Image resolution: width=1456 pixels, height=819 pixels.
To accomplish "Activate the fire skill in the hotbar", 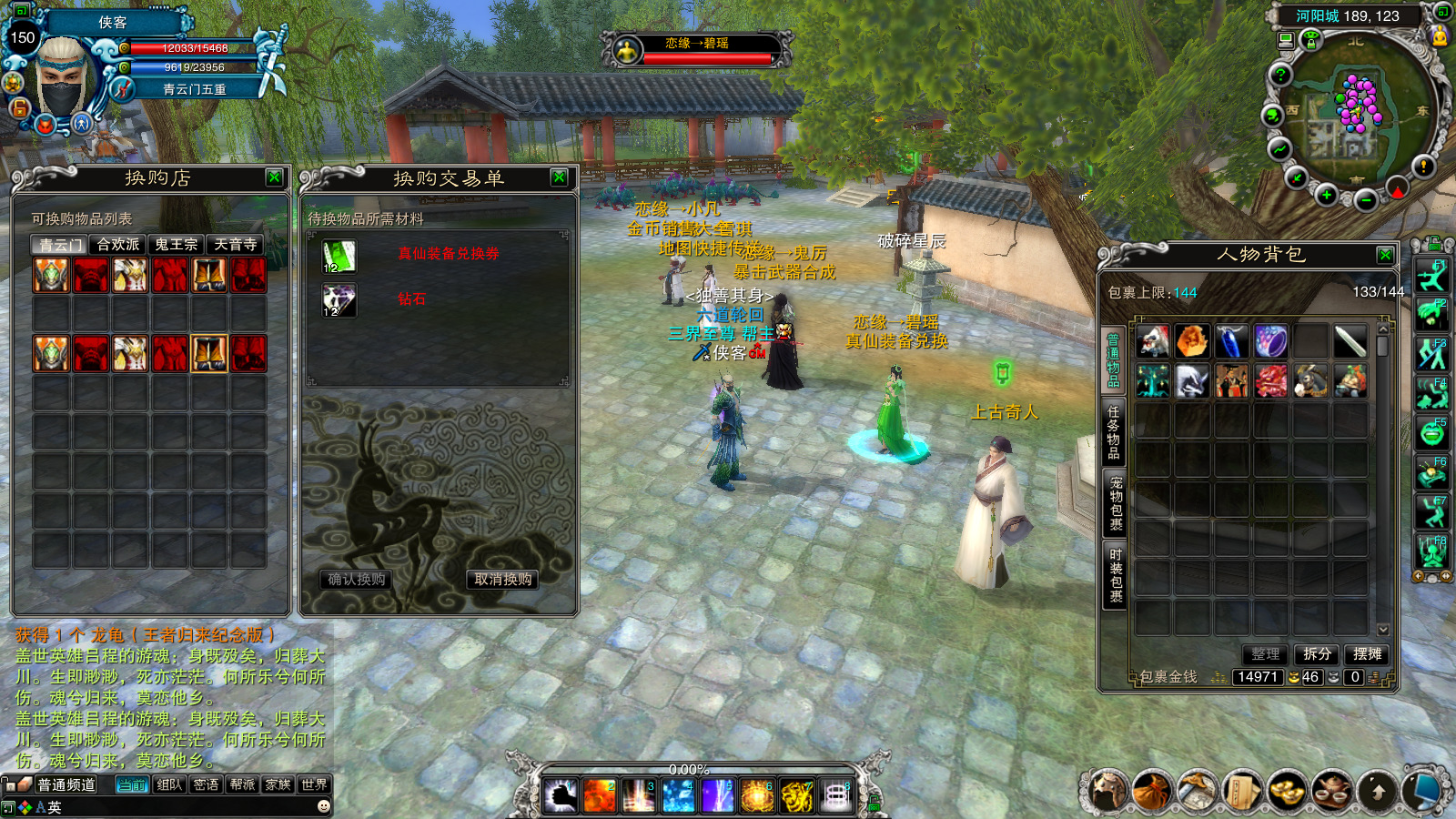I will (x=600, y=796).
